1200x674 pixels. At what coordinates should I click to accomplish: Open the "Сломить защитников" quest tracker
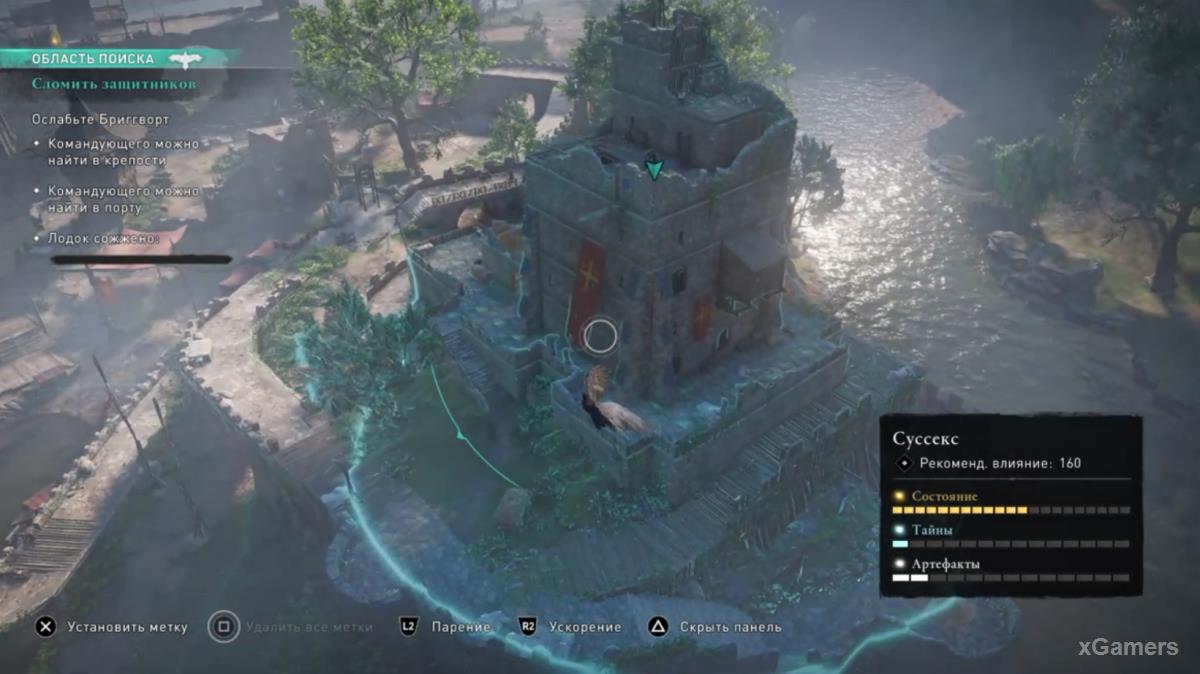pos(113,85)
